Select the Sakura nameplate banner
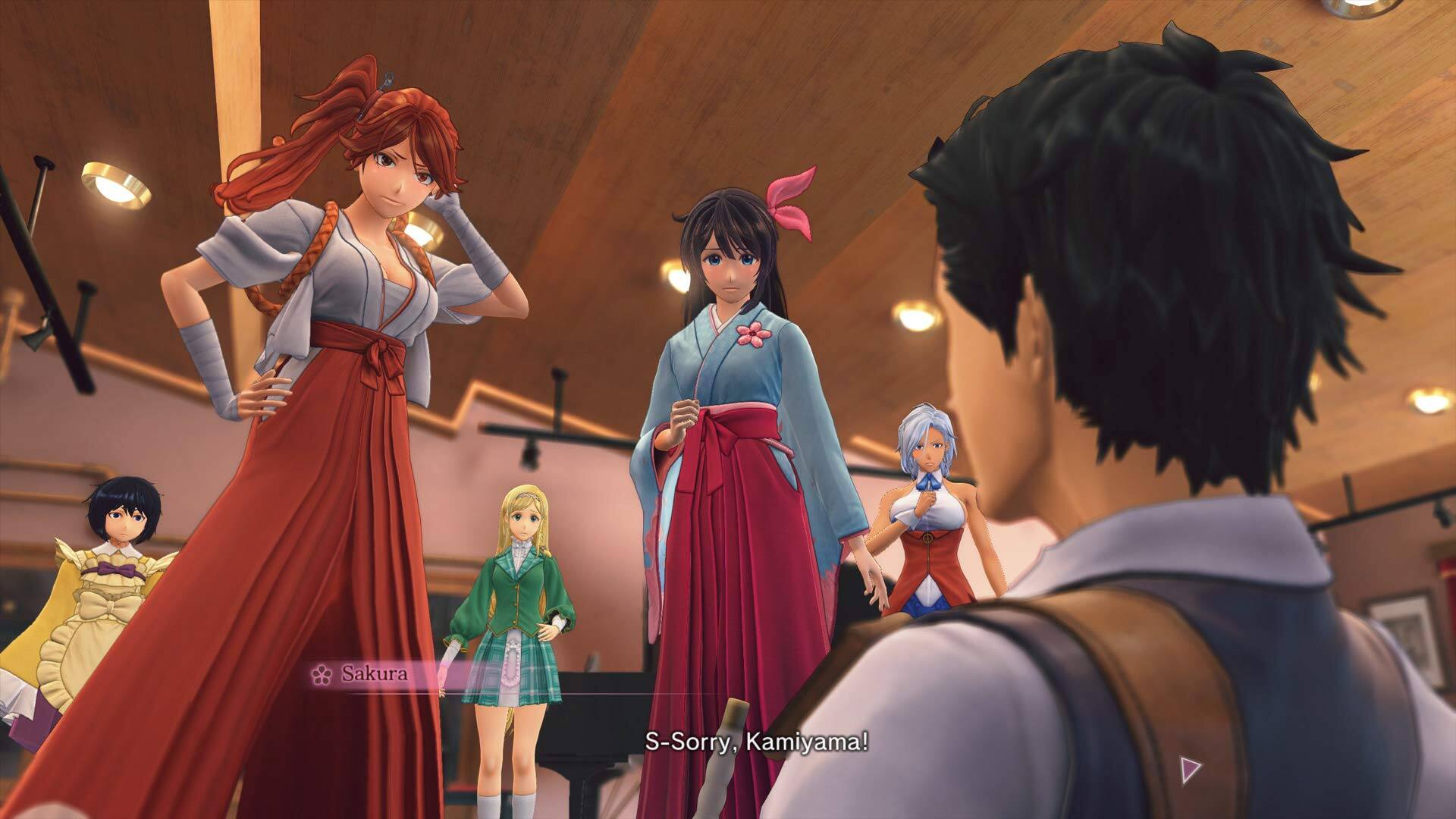 (369, 673)
